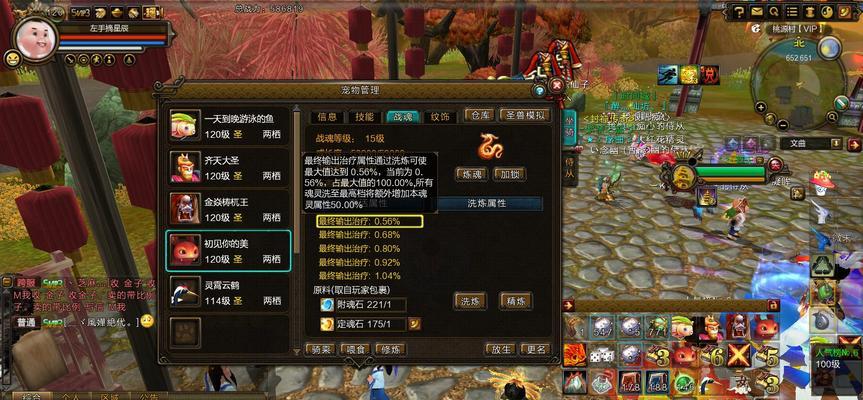Pick the 灵霄云鹤 pet row
Screen dimensions: 863x400
point(229,291)
